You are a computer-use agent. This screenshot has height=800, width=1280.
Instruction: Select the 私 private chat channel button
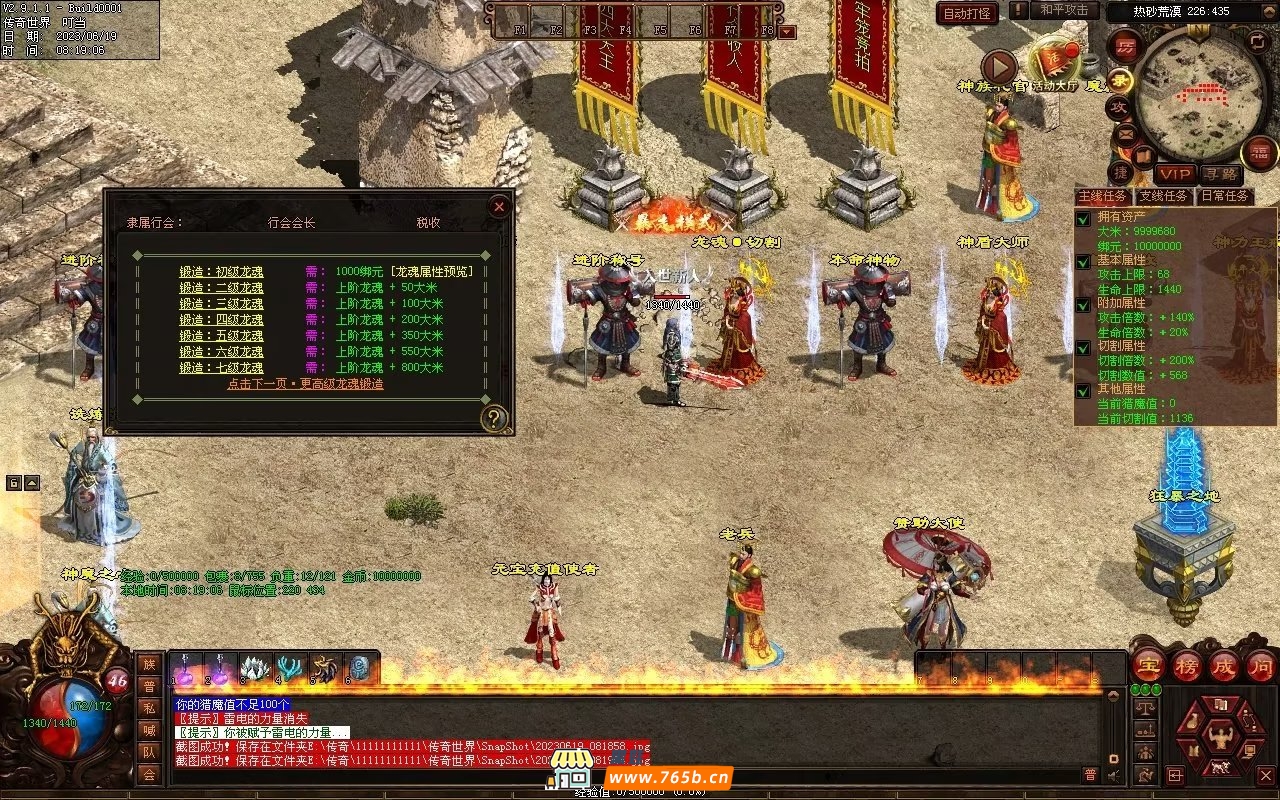149,708
